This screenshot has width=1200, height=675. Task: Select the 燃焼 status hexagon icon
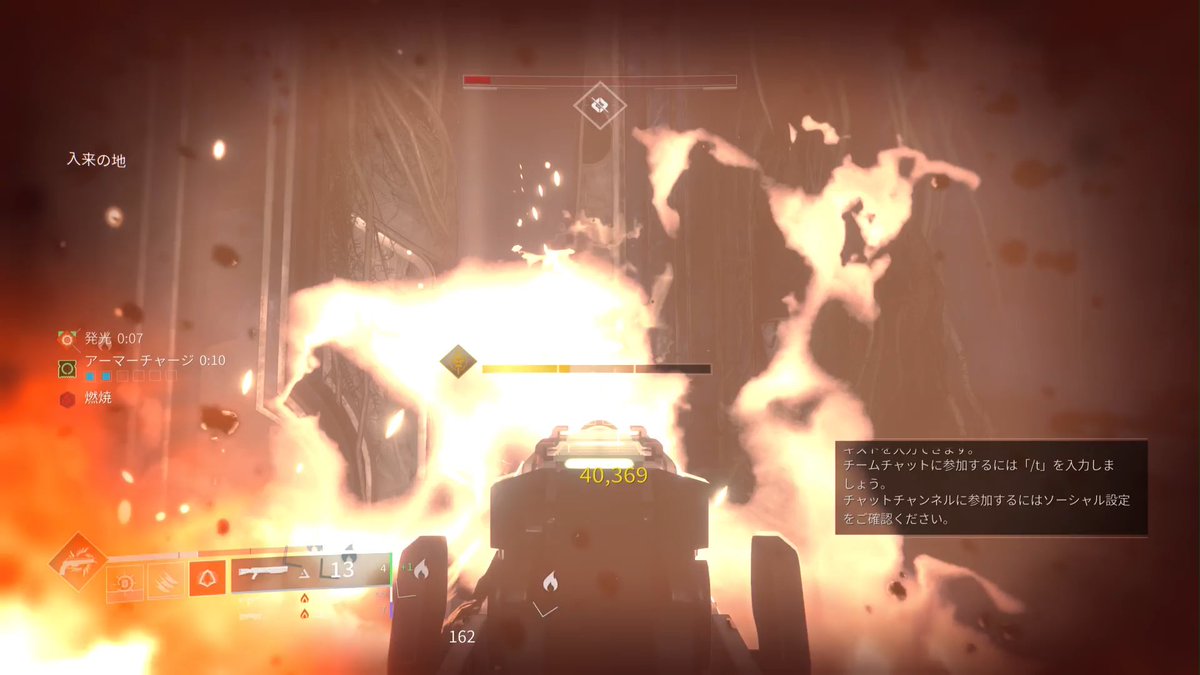pyautogui.click(x=67, y=400)
